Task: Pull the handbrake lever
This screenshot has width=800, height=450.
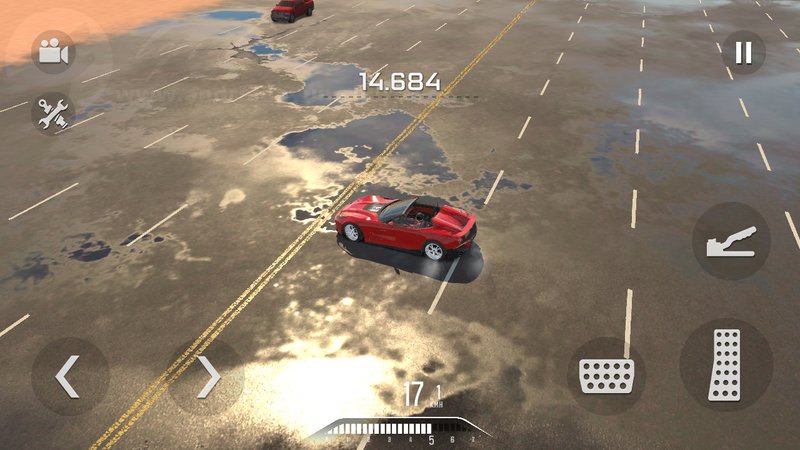Action: [x=732, y=242]
